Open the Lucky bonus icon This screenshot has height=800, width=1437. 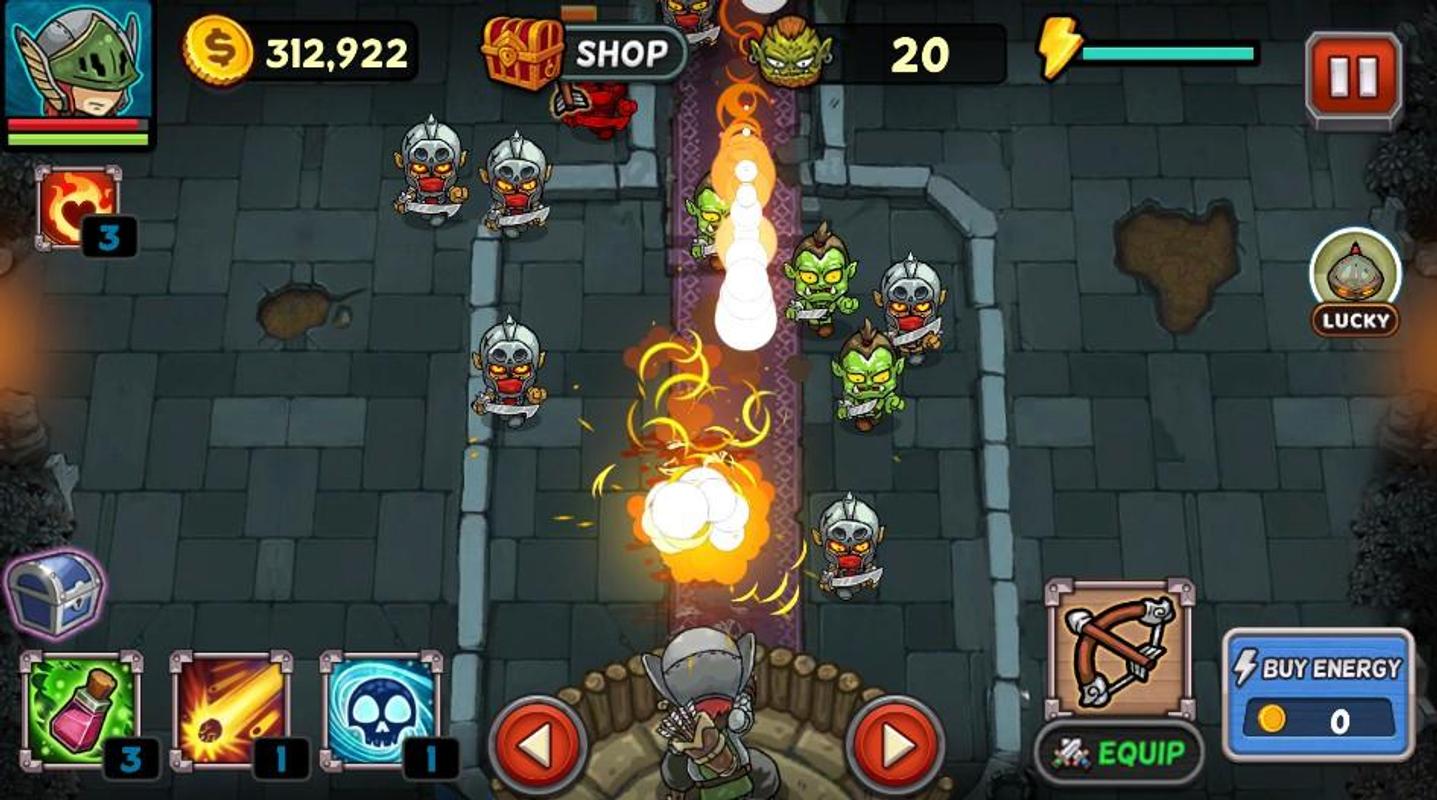[1355, 282]
